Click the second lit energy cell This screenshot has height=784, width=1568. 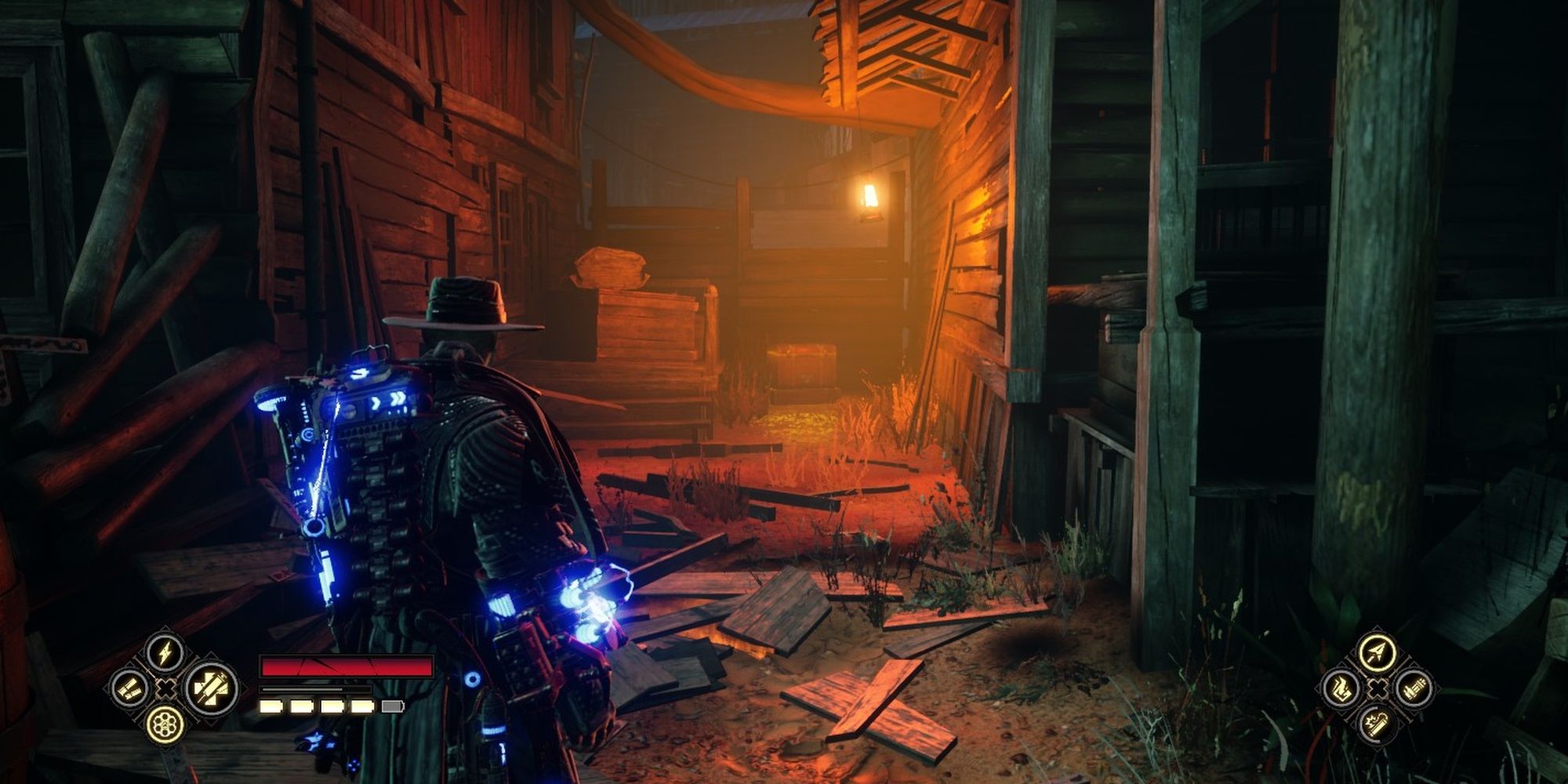301,707
